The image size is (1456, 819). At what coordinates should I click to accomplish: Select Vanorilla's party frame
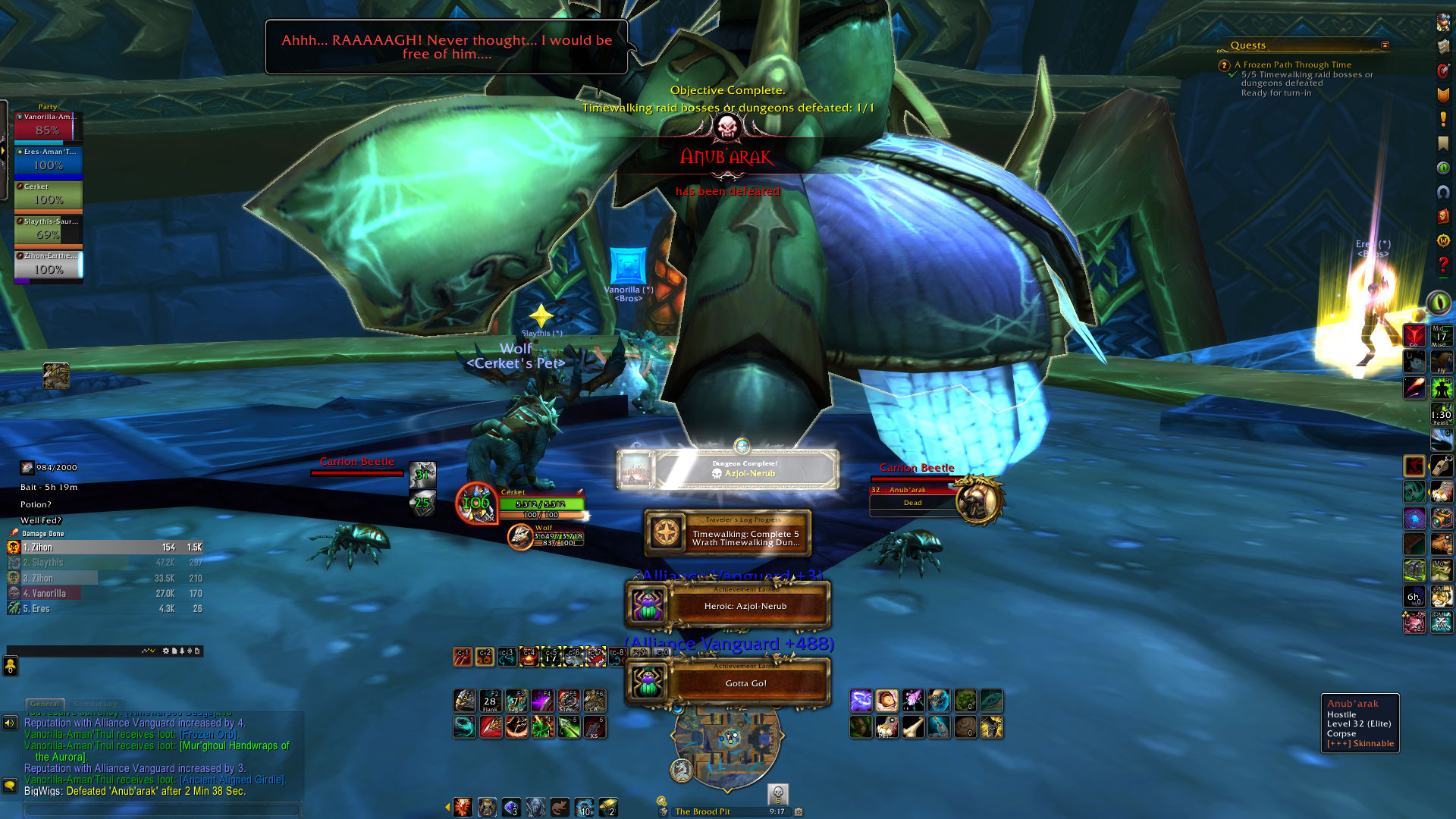click(48, 127)
